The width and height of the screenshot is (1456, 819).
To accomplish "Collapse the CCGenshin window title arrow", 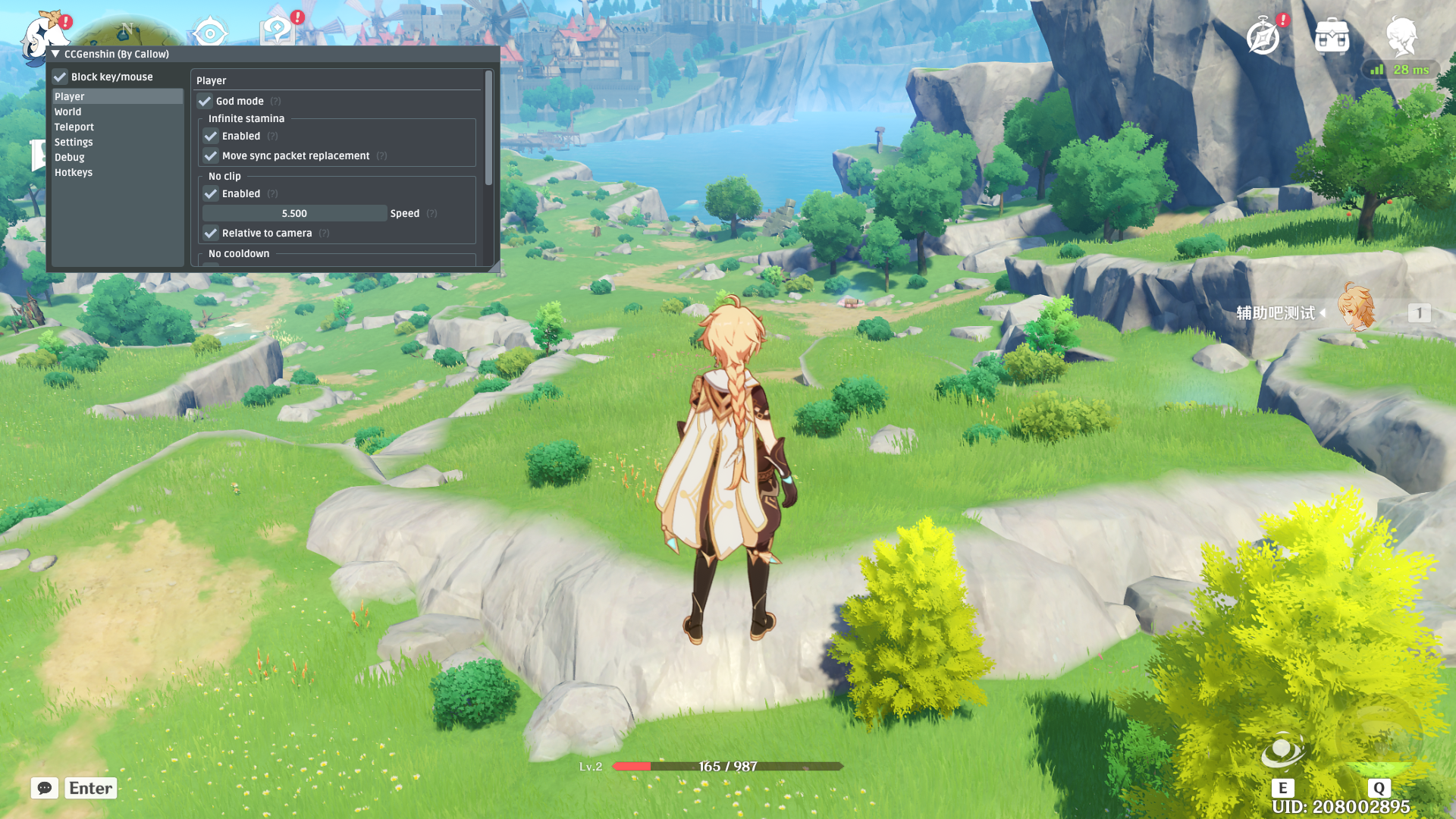I will point(55,55).
